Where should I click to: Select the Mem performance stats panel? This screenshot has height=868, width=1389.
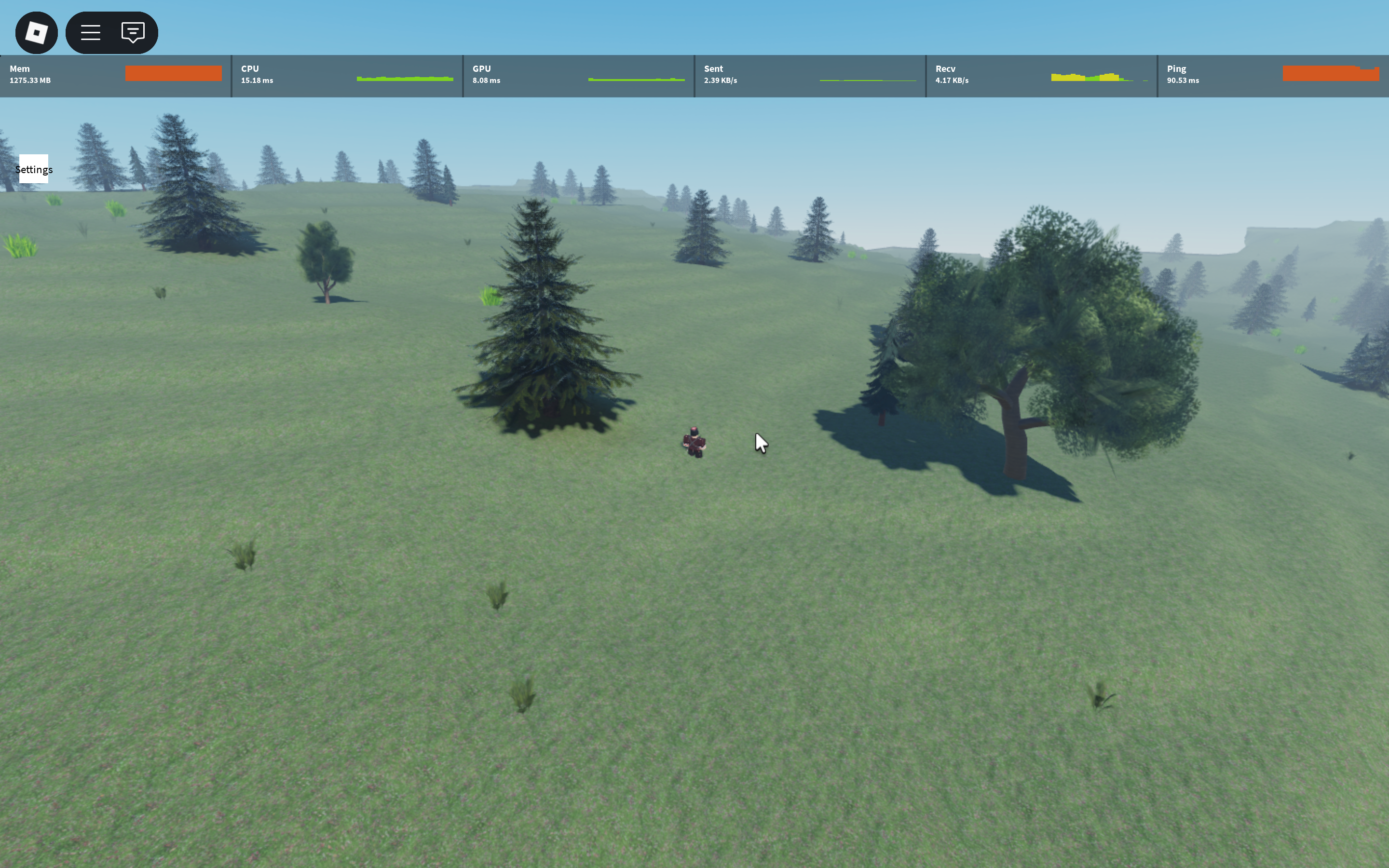[x=115, y=76]
